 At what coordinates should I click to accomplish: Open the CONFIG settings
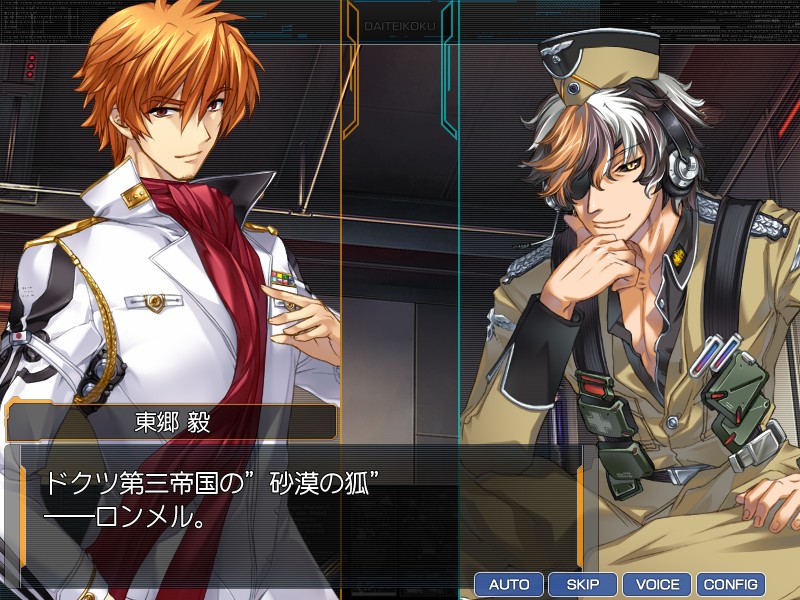[x=731, y=584]
